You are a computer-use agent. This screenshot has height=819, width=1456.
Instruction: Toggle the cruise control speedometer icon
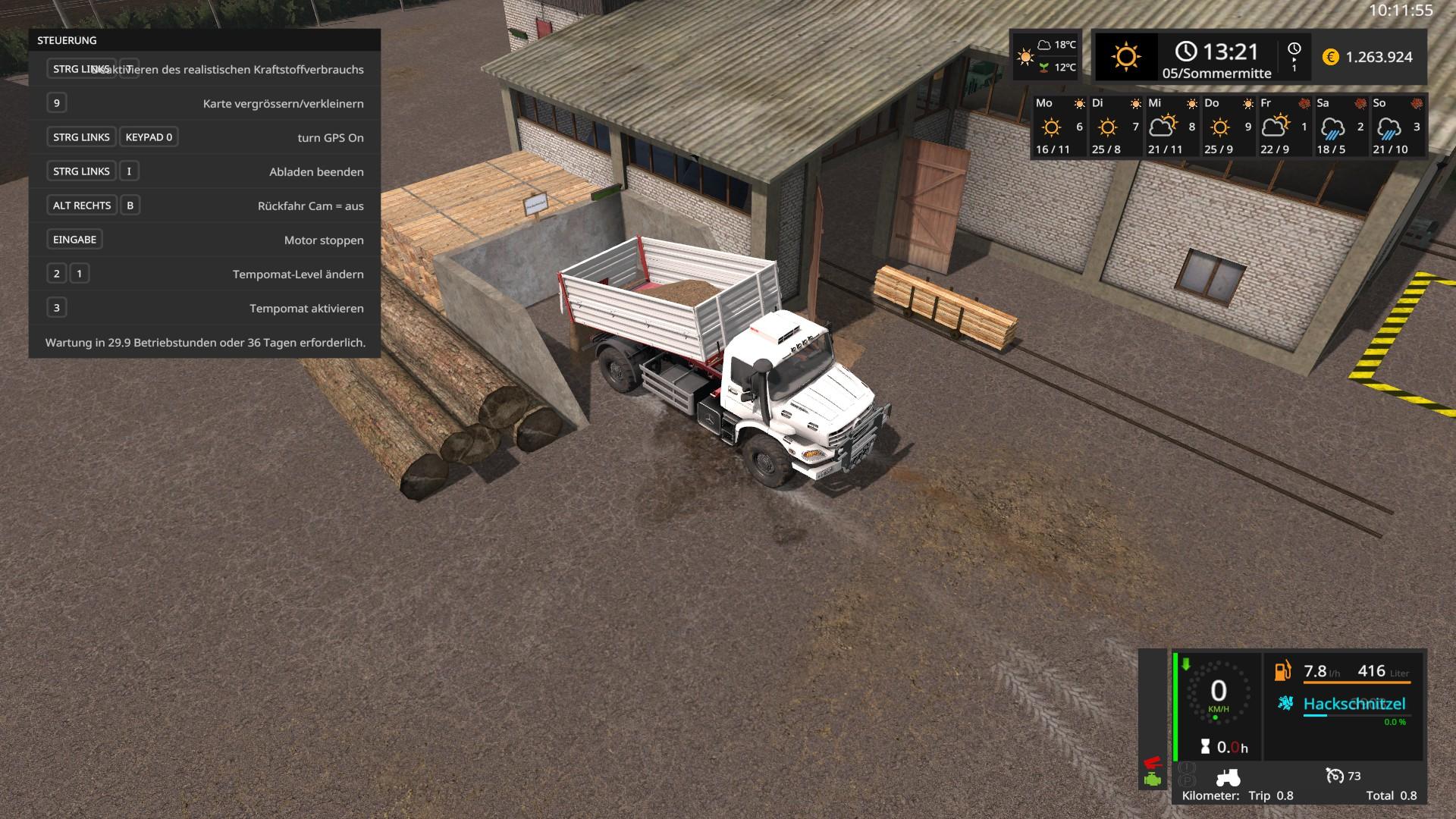click(1334, 775)
